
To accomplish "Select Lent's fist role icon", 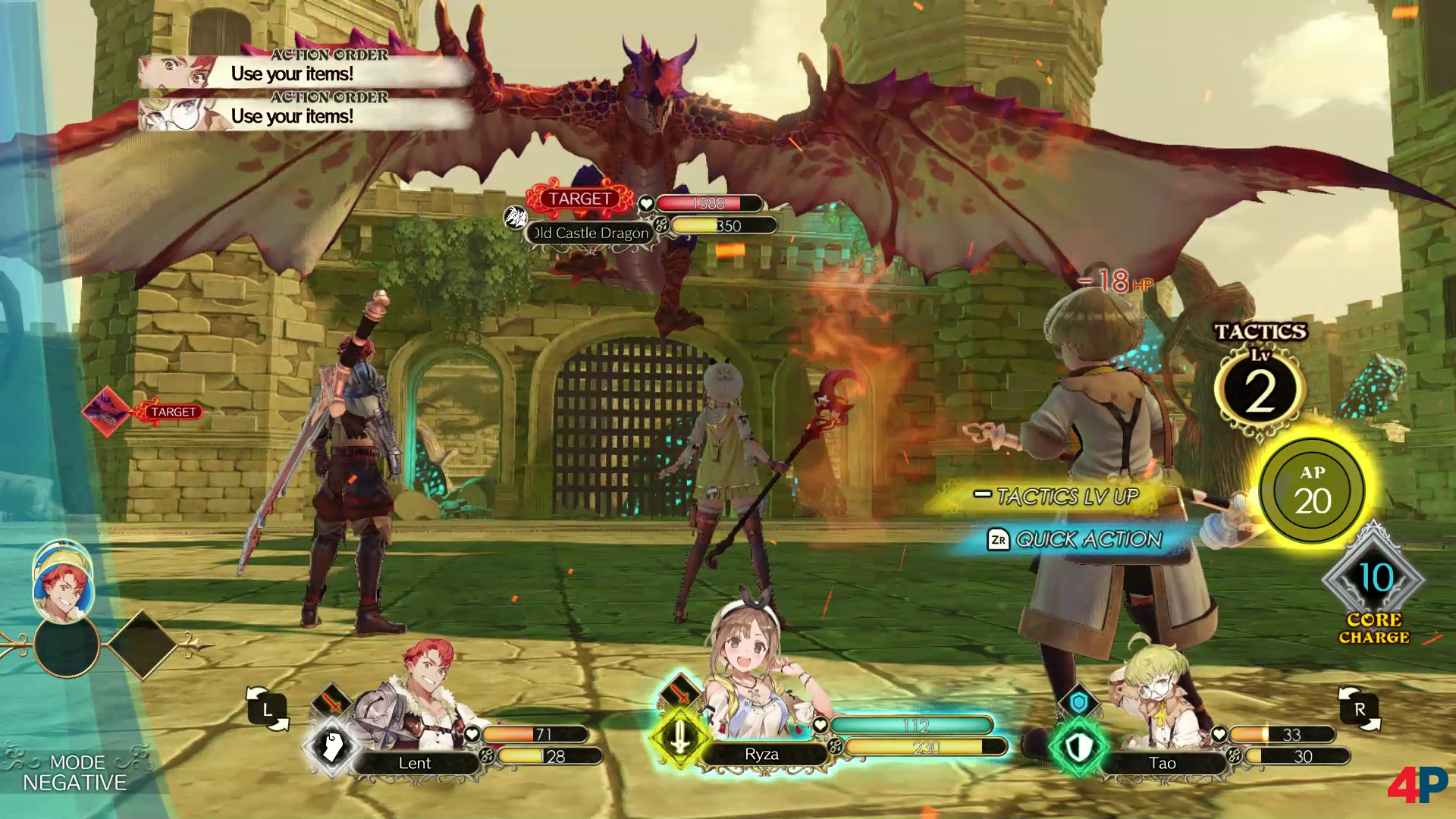I will click(331, 746).
